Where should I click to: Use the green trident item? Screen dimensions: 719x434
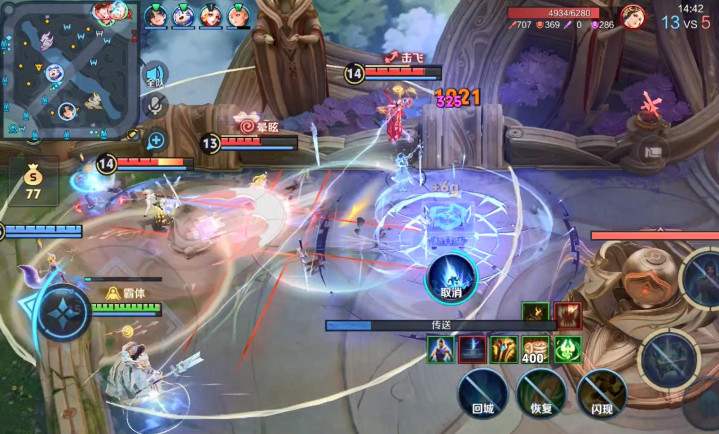click(568, 349)
